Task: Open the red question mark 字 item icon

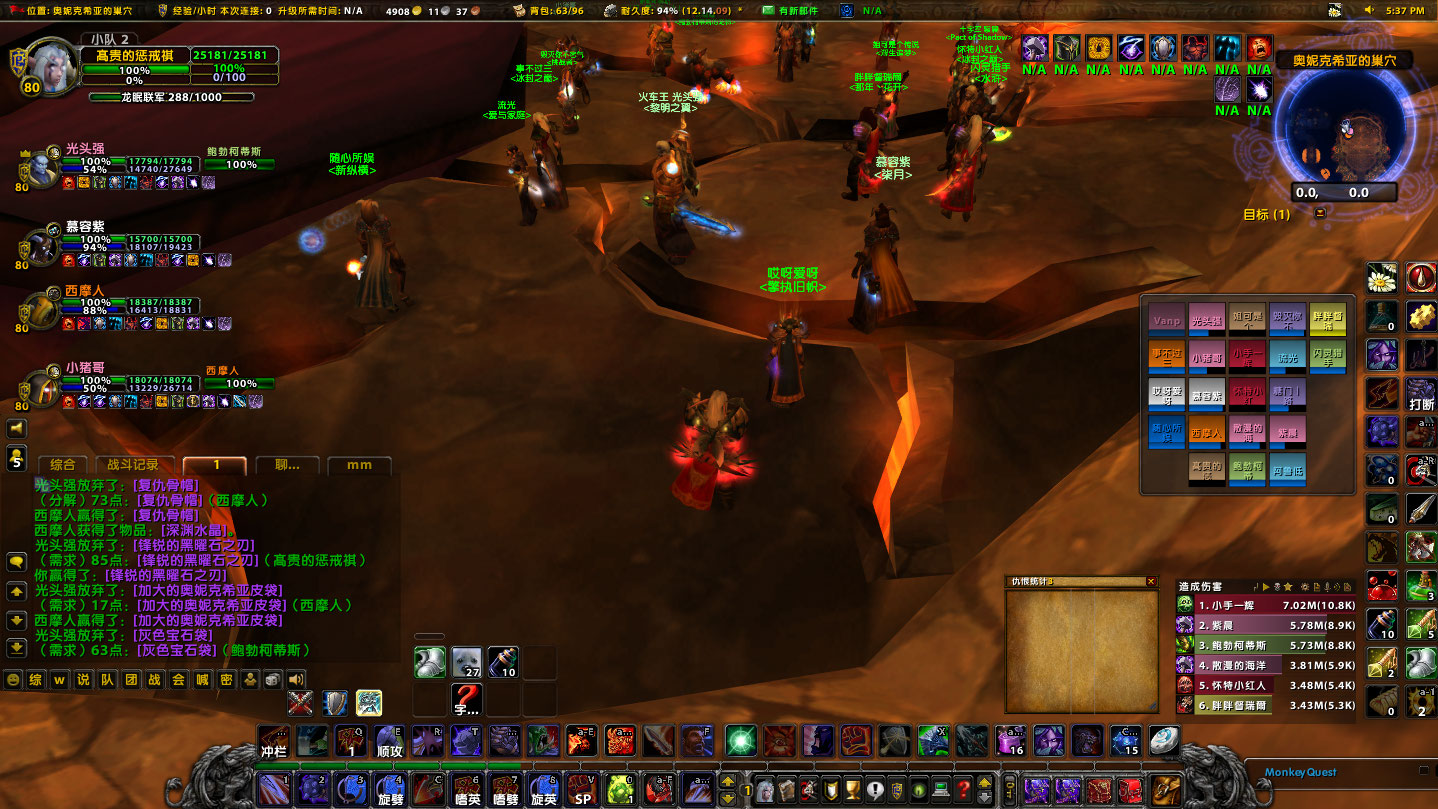Action: [466, 700]
